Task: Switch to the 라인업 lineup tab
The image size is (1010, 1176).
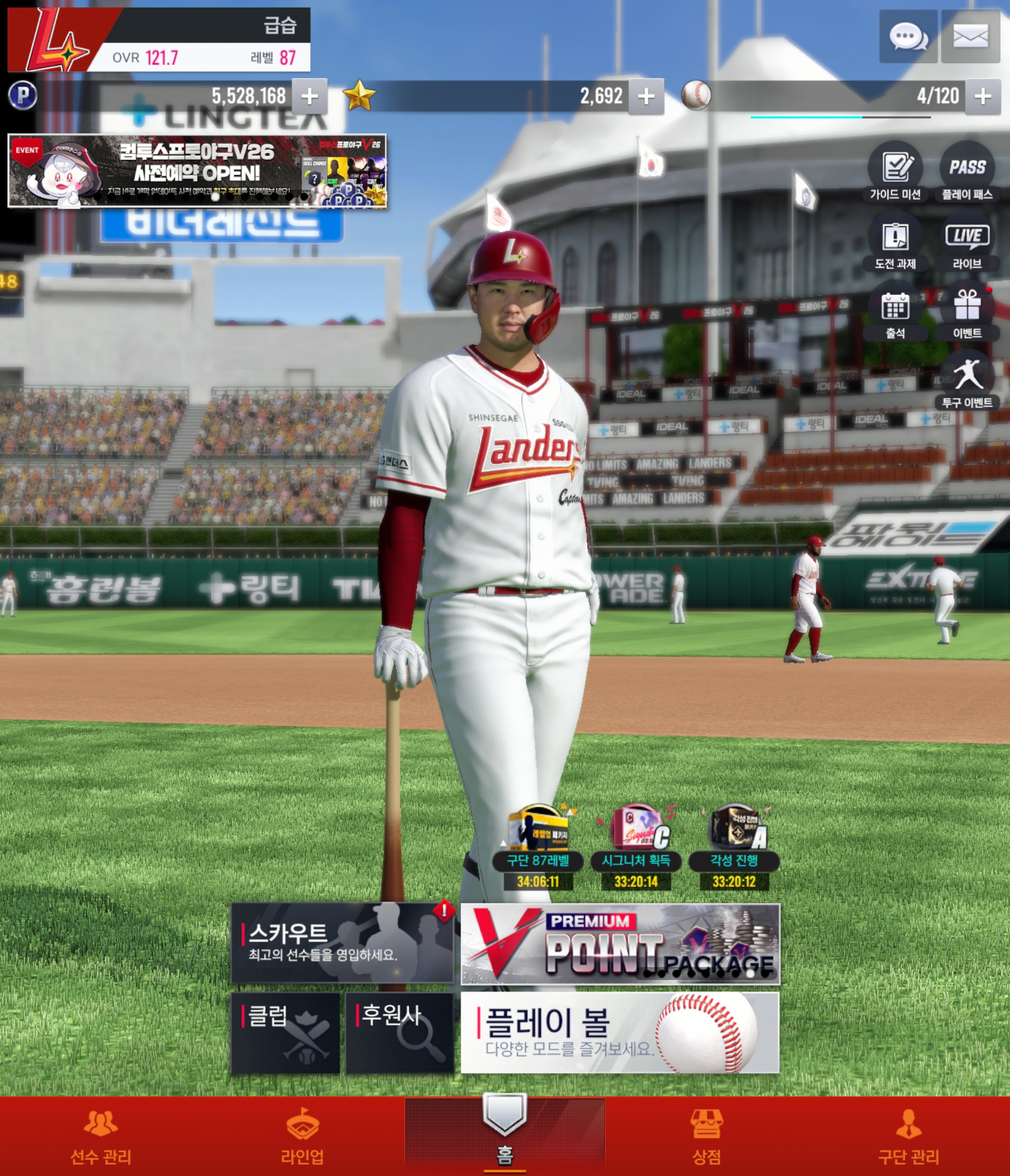Action: tap(303, 1136)
